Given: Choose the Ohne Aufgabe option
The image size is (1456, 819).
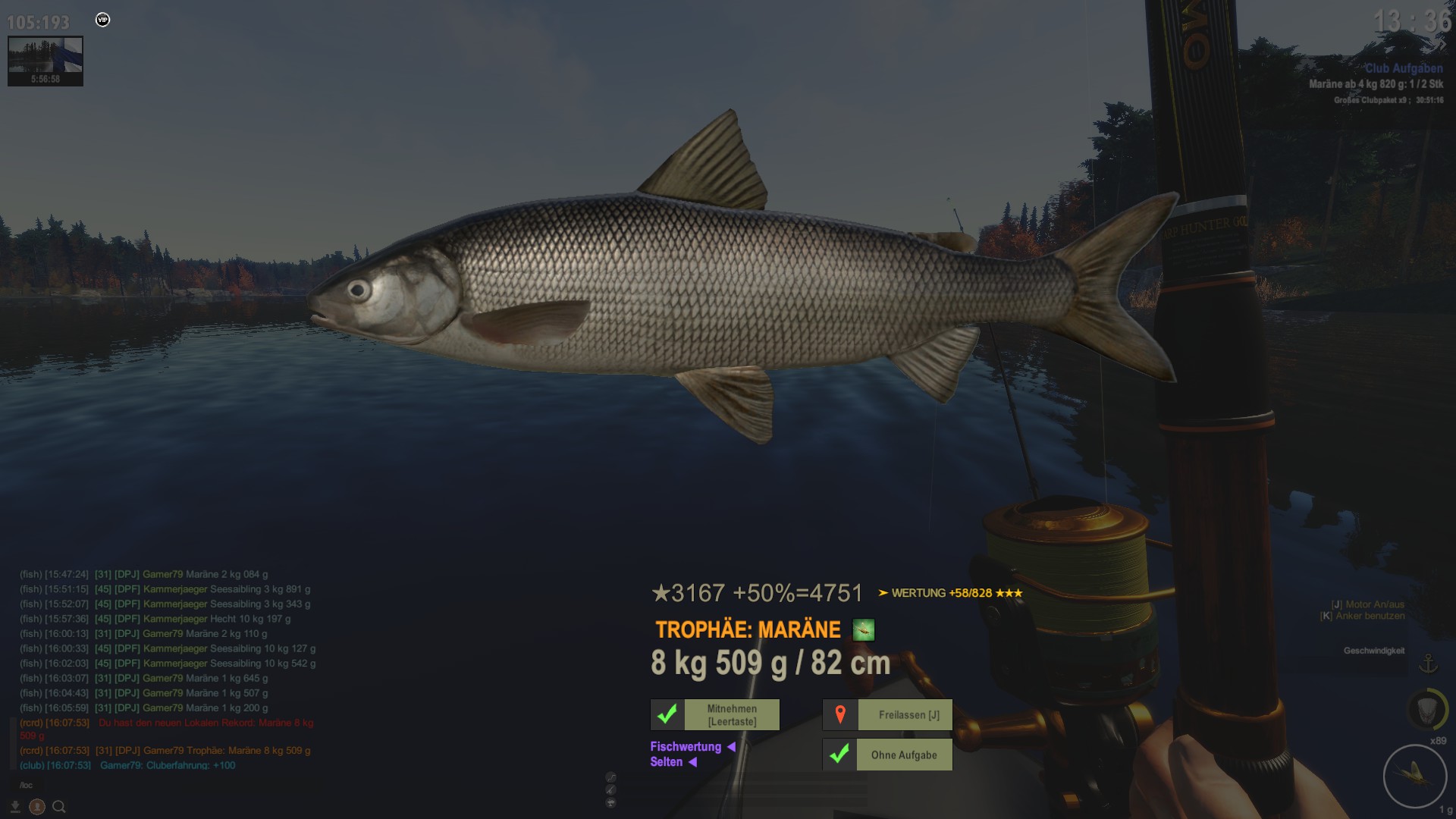Looking at the screenshot, I should (x=888, y=755).
